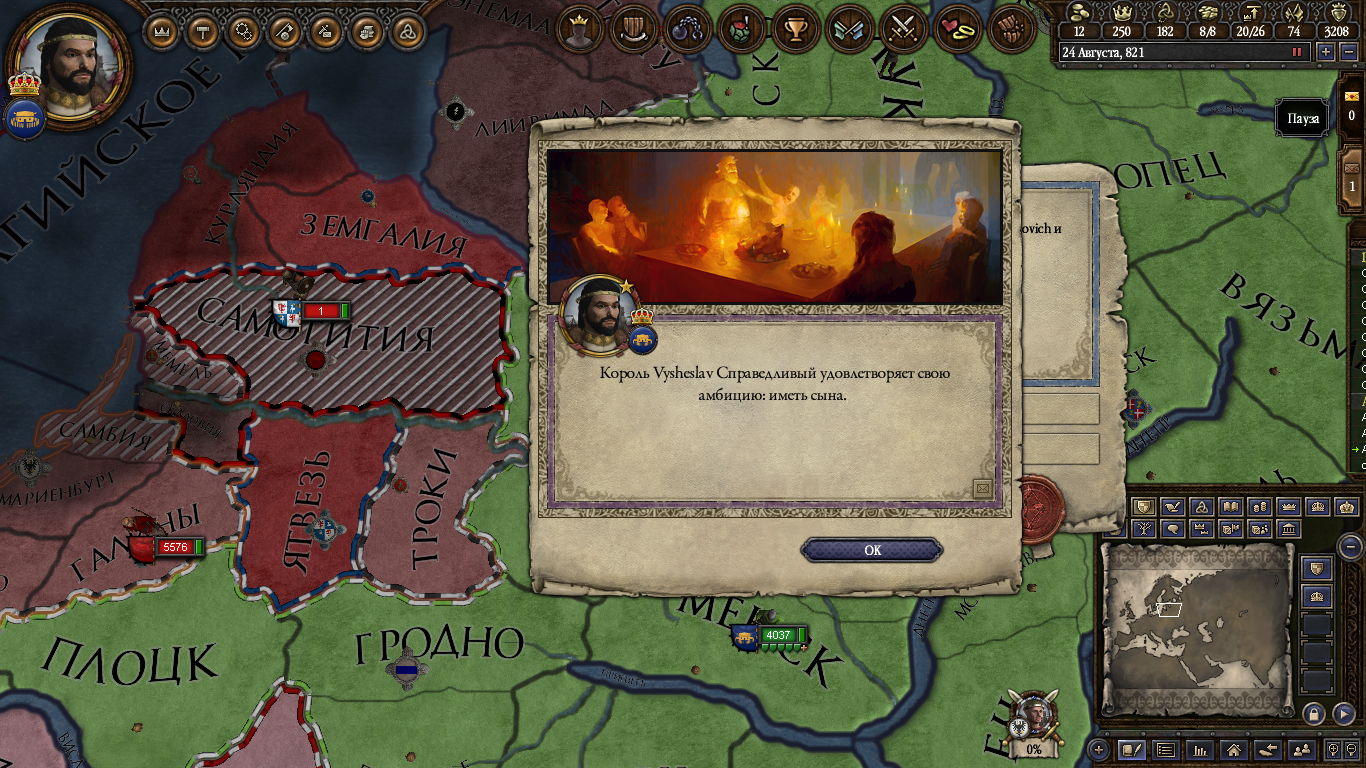This screenshot has height=768, width=1366.
Task: Click the minimap padlock button
Action: (x=1314, y=714)
